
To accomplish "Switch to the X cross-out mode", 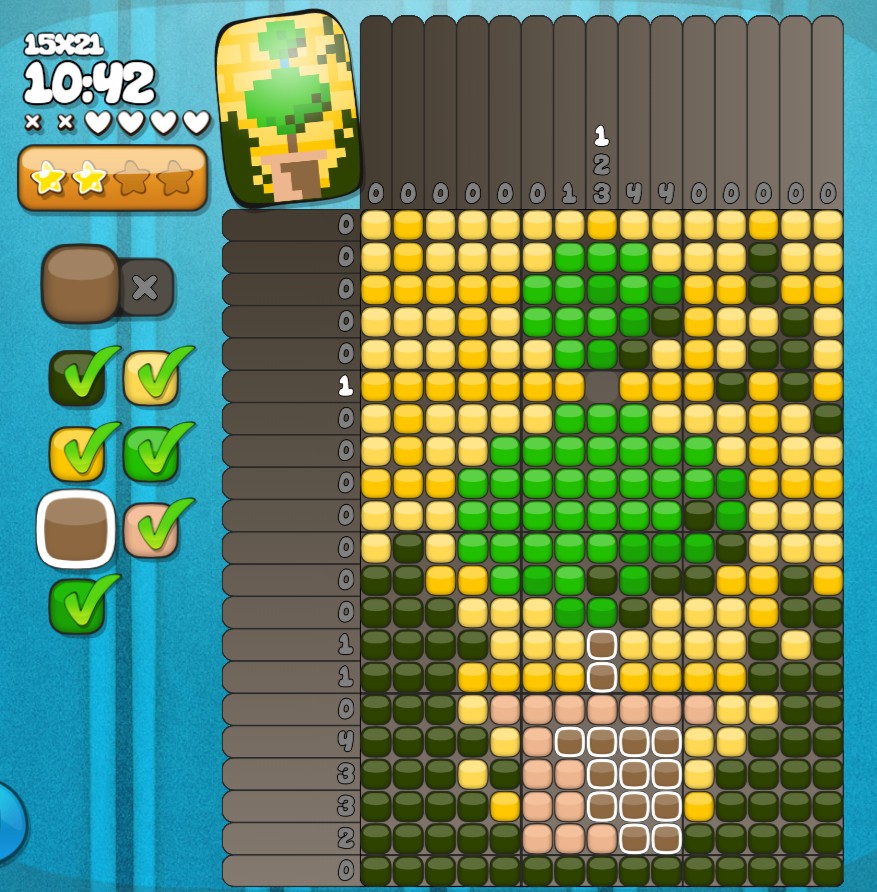I will coord(145,288).
